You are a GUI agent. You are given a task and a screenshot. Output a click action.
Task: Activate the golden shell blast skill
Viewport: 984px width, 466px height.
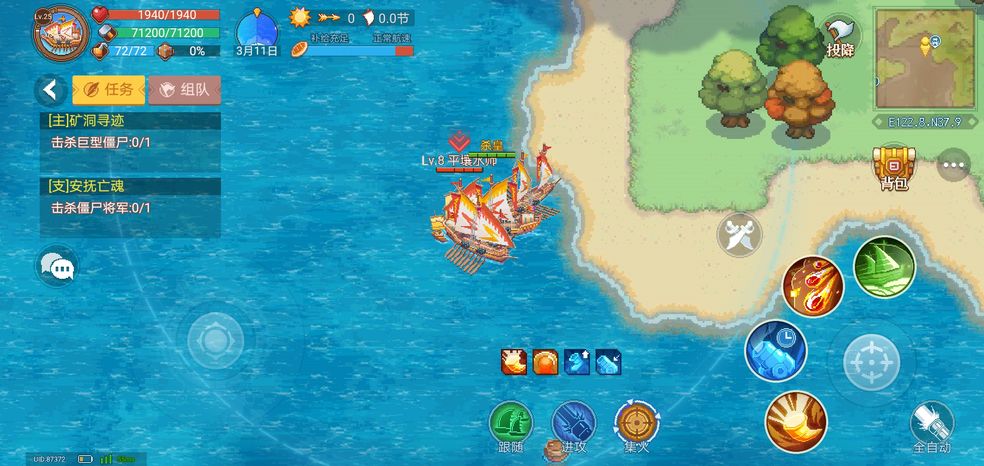click(x=796, y=421)
